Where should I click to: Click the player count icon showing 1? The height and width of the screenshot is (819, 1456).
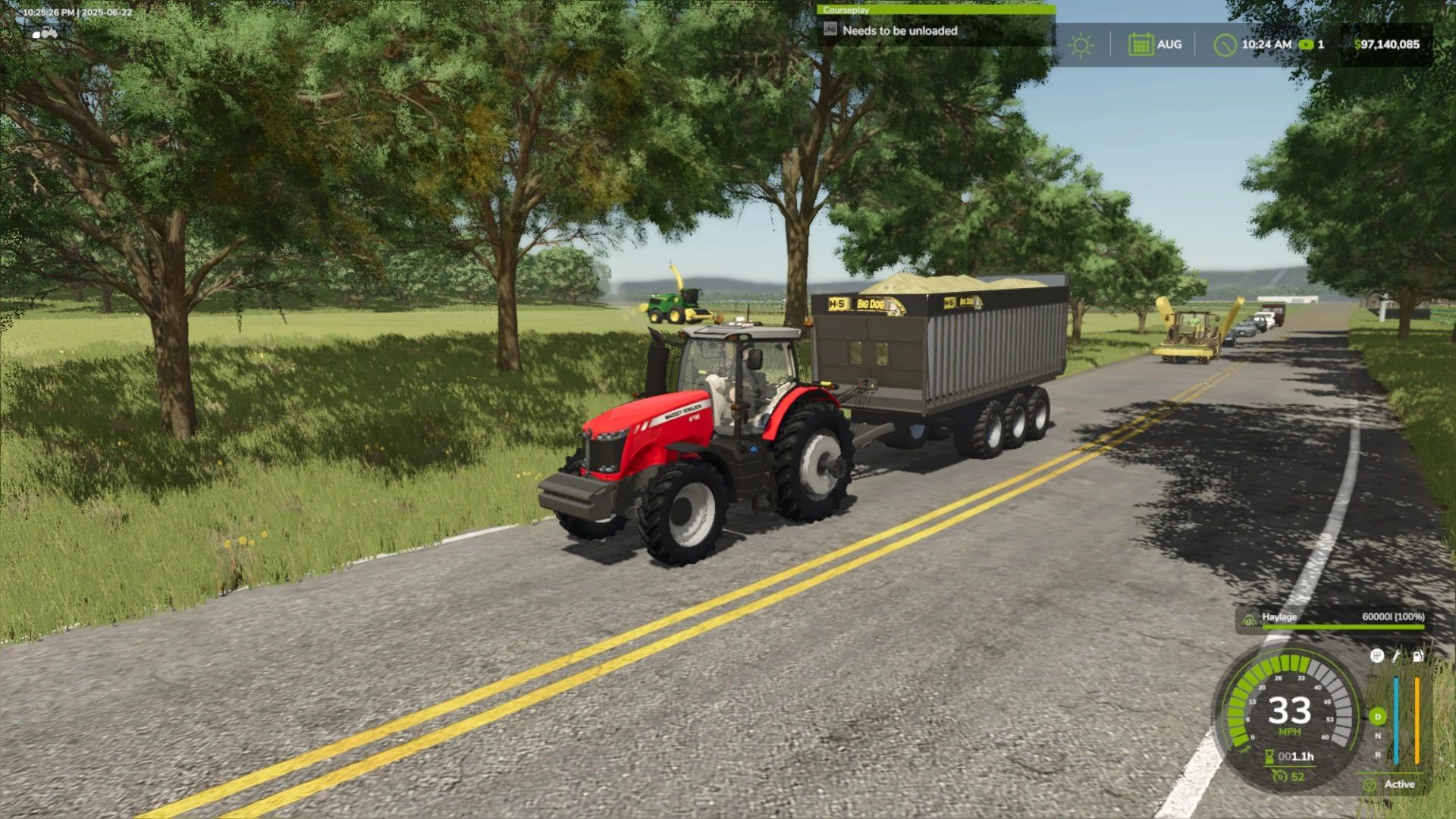pos(1306,44)
